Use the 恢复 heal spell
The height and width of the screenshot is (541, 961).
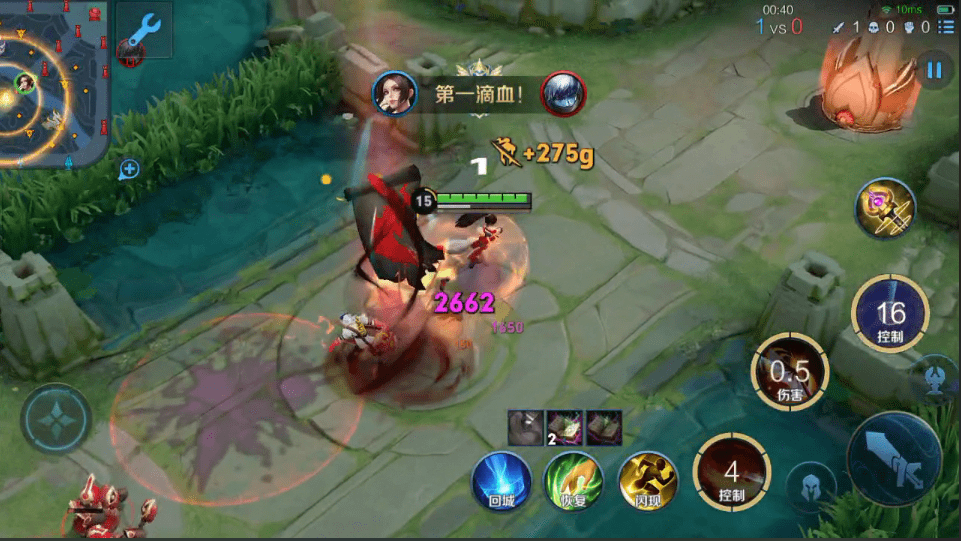point(573,481)
